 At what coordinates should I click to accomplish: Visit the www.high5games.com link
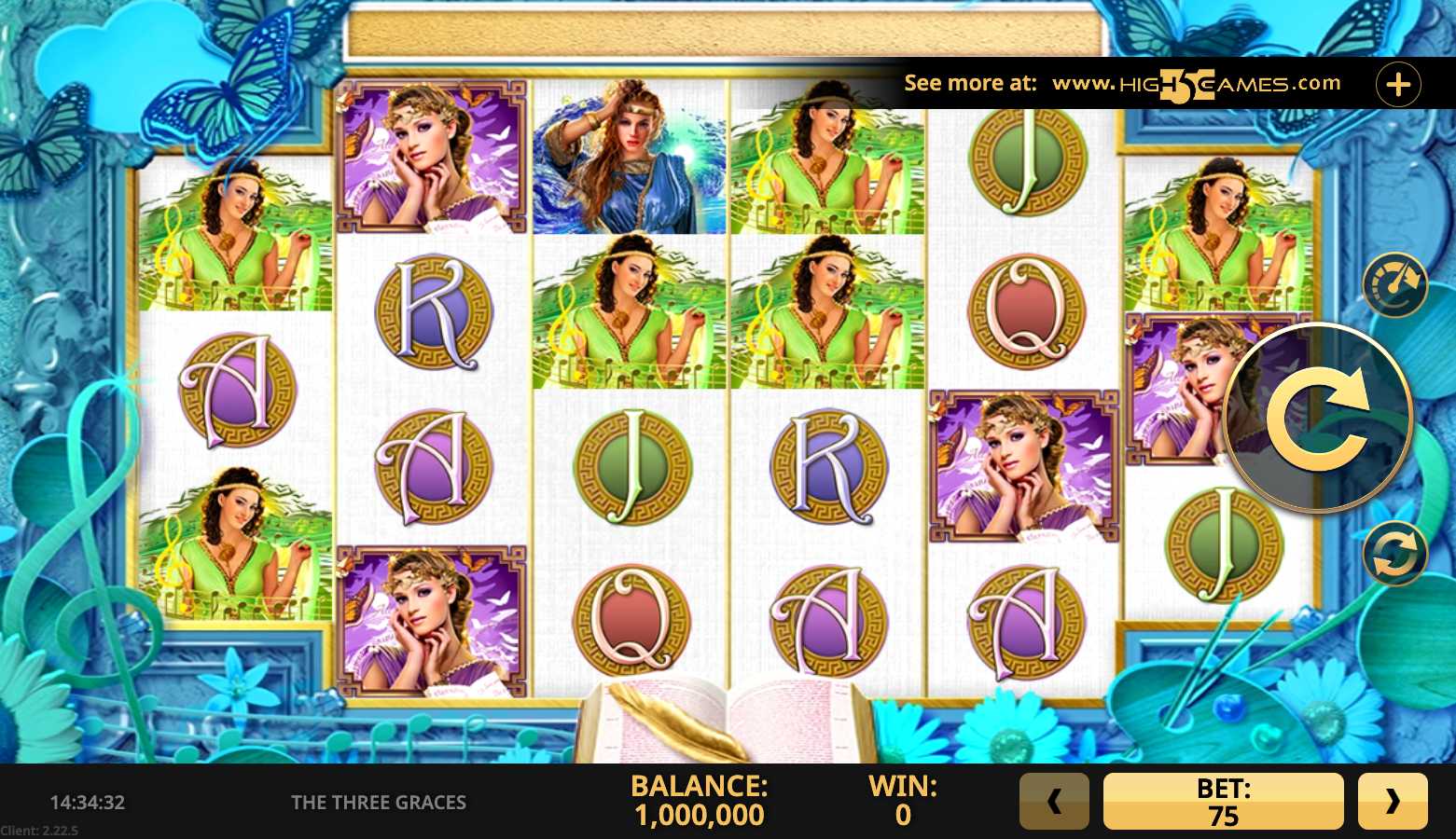pyautogui.click(x=1197, y=84)
